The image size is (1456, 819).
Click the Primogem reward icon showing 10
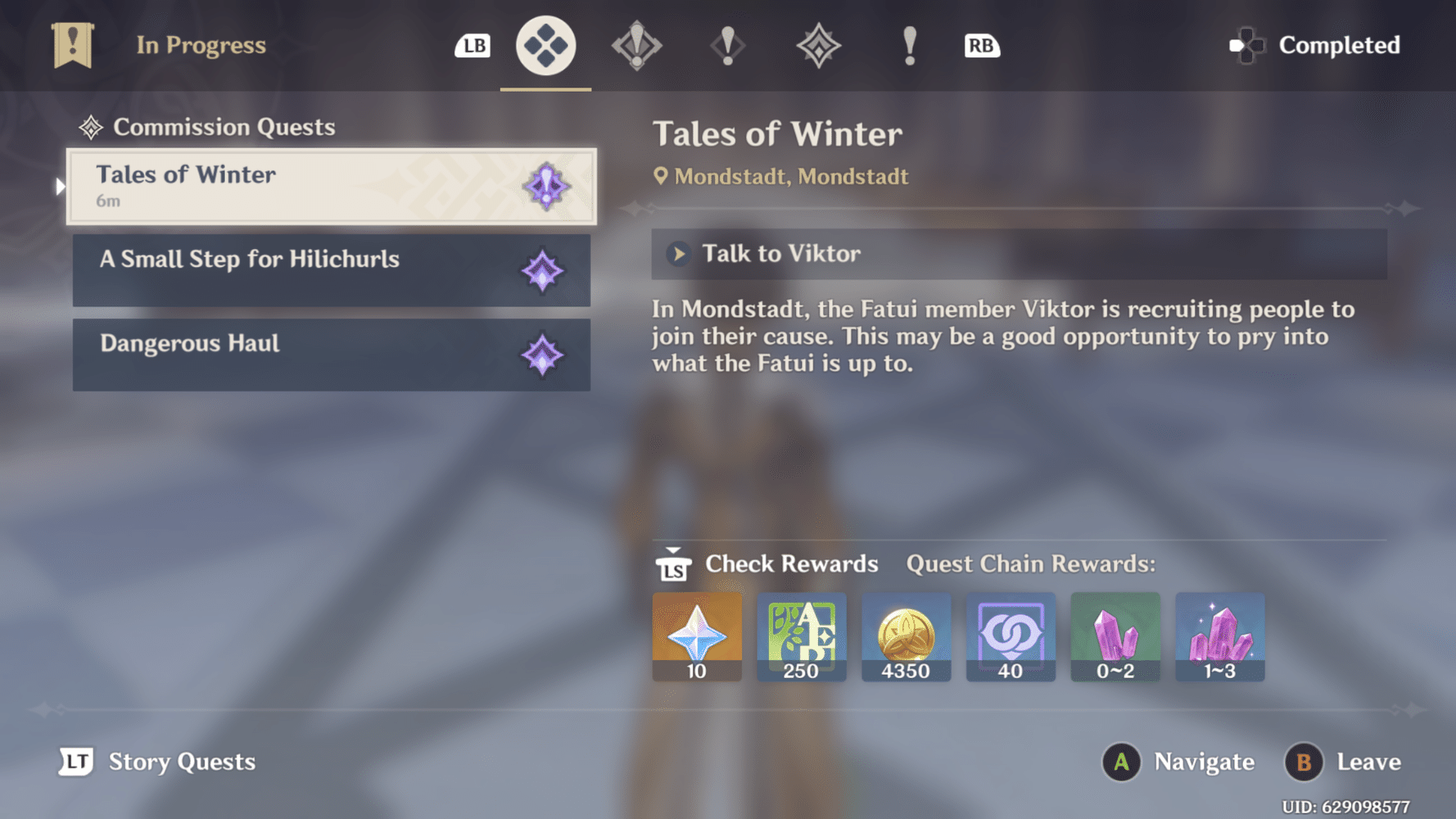tap(696, 637)
